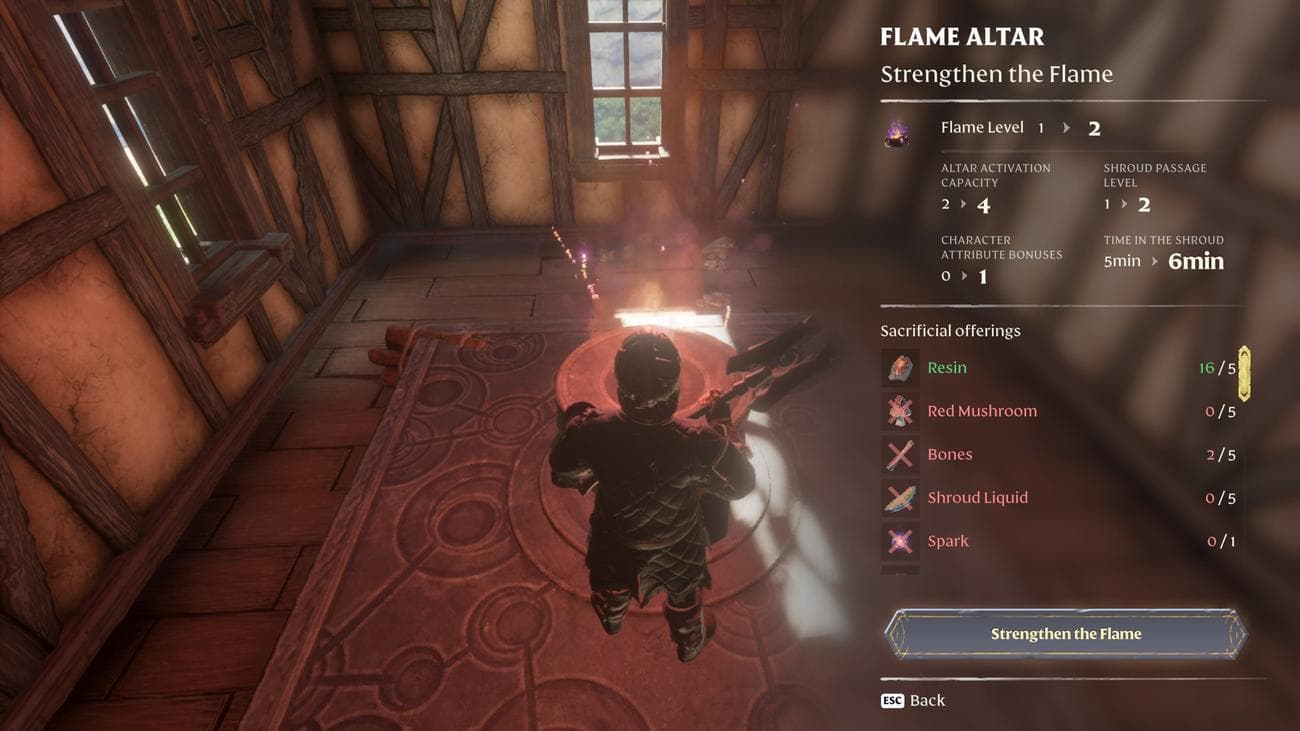Click the Strengthen the Flame button
Viewport: 1300px width, 731px height.
pos(1065,634)
